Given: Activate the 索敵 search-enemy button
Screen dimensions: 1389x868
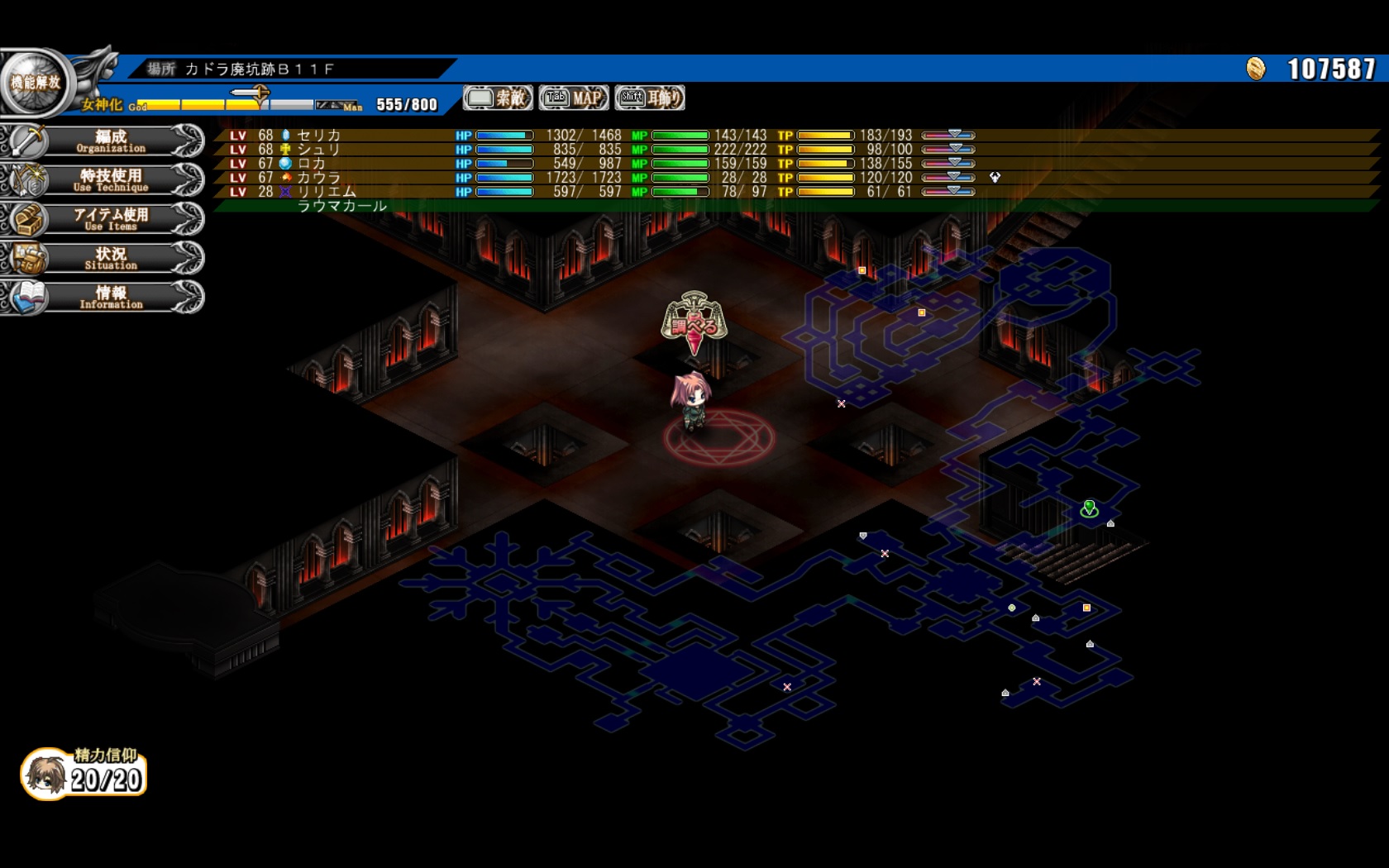Looking at the screenshot, I should (498, 98).
